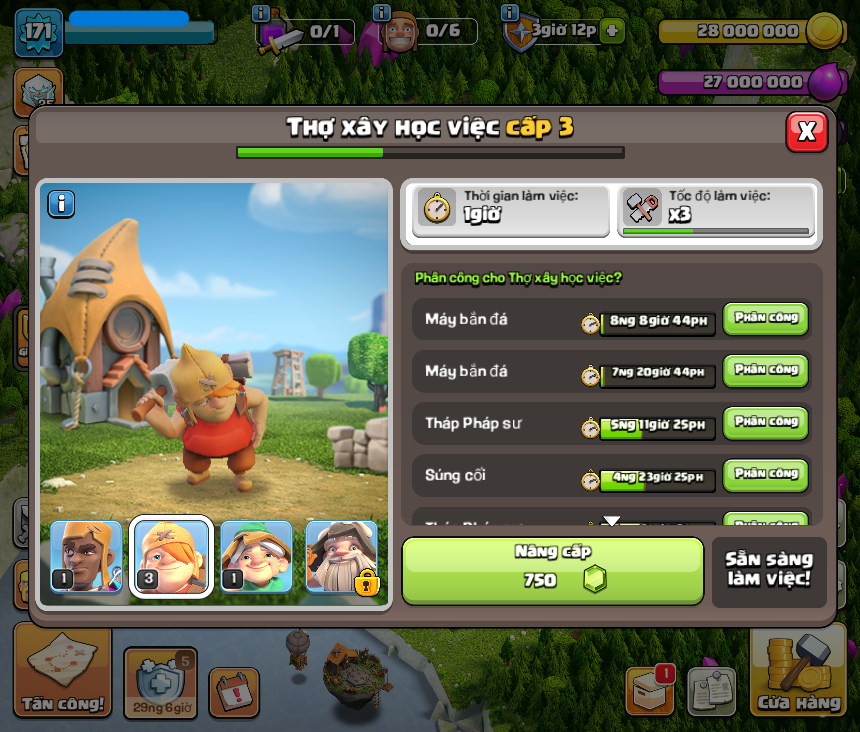860x732 pixels.
Task: Tap the info icon above the builder count
Action: pos(382,13)
